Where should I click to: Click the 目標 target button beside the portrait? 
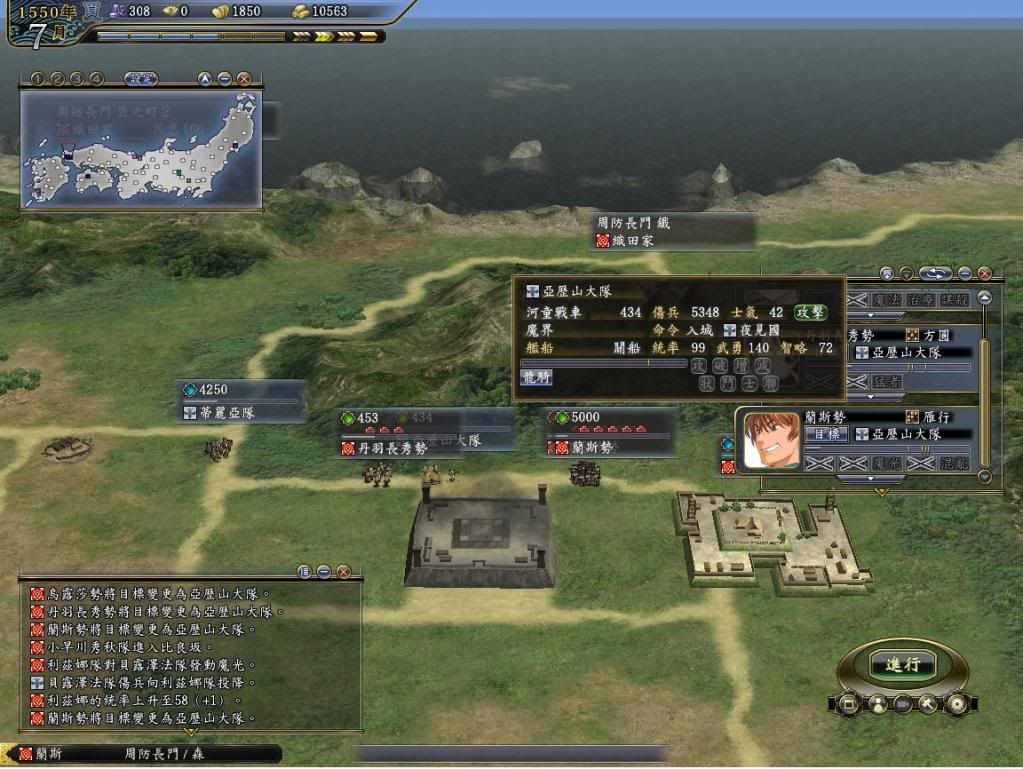pos(824,434)
